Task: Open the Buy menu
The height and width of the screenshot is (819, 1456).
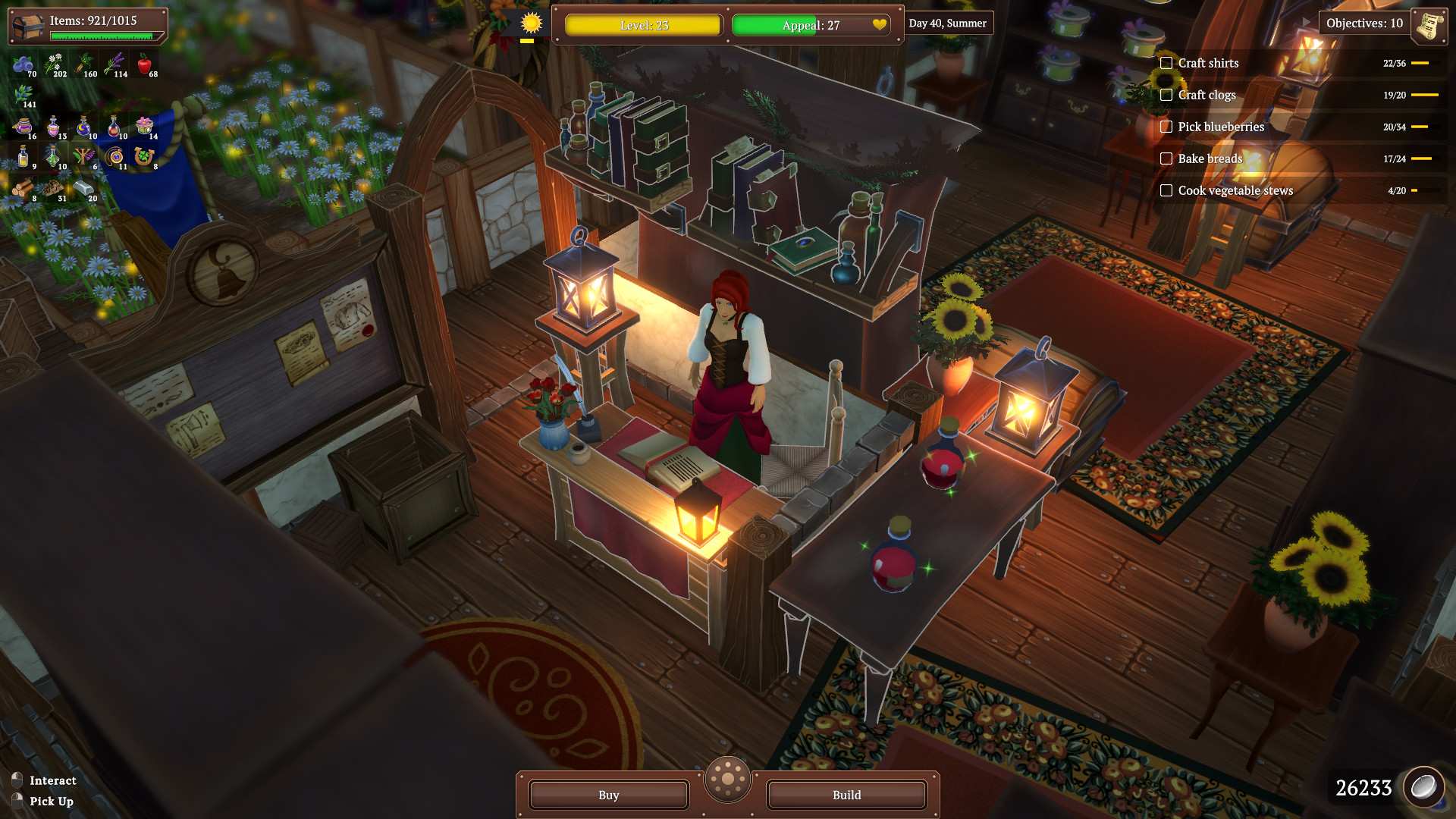Action: (607, 795)
